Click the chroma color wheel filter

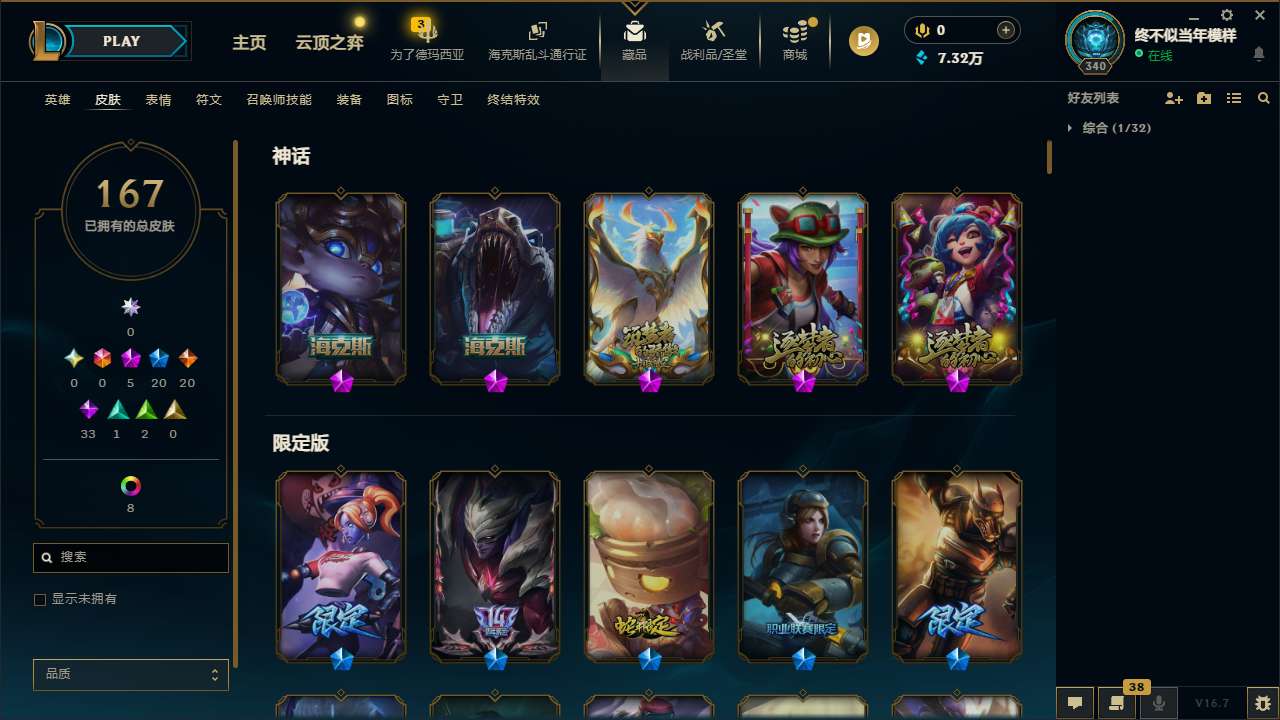coord(130,487)
